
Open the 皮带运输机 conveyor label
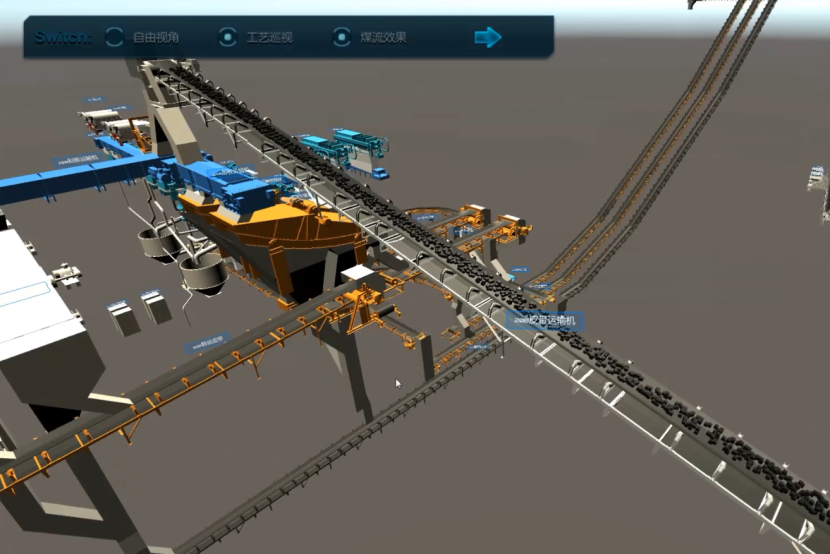(x=545, y=321)
